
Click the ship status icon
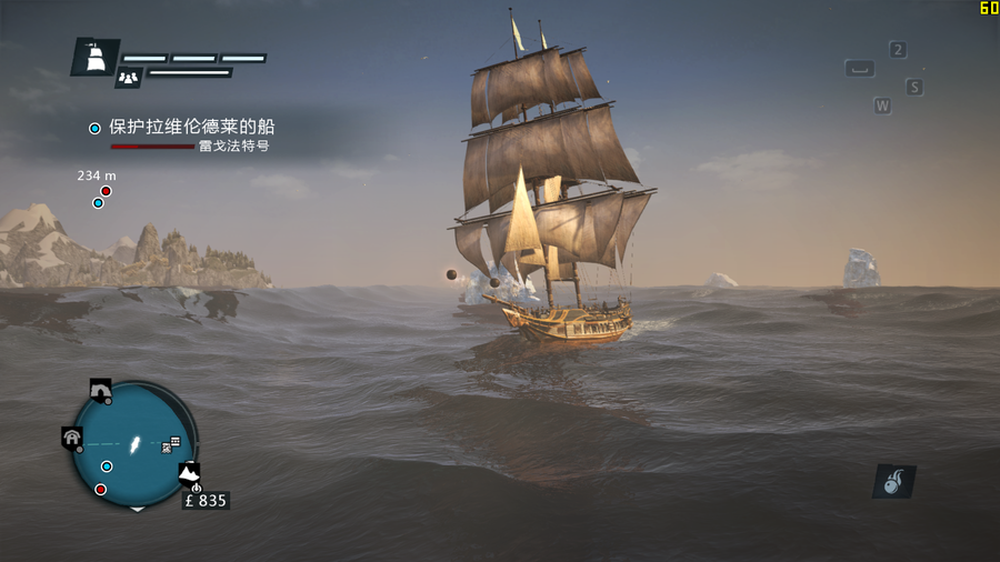(95, 58)
